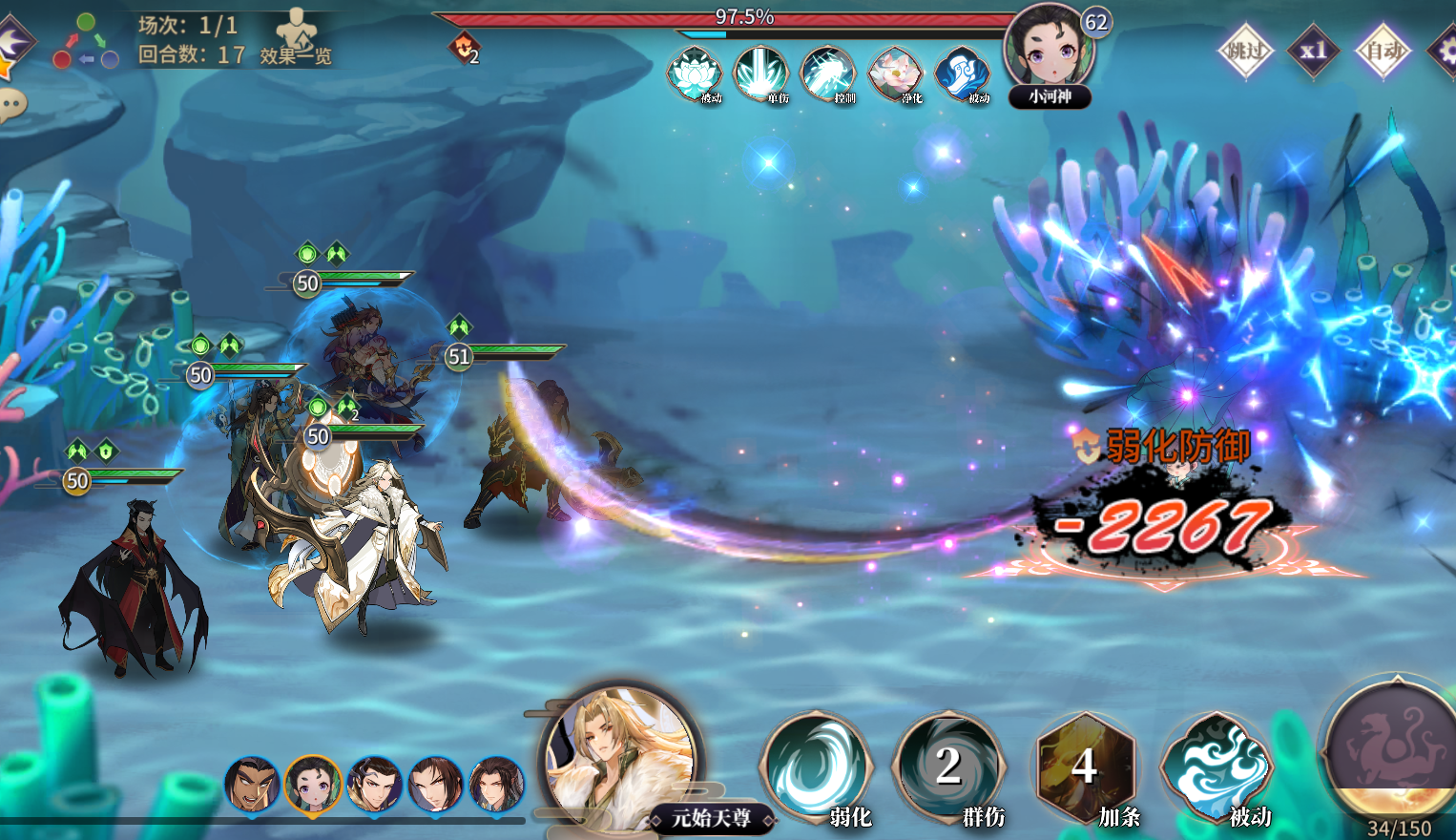The height and width of the screenshot is (840, 1456).
Task: Toggle the x1 battle speed
Action: pos(1313,50)
